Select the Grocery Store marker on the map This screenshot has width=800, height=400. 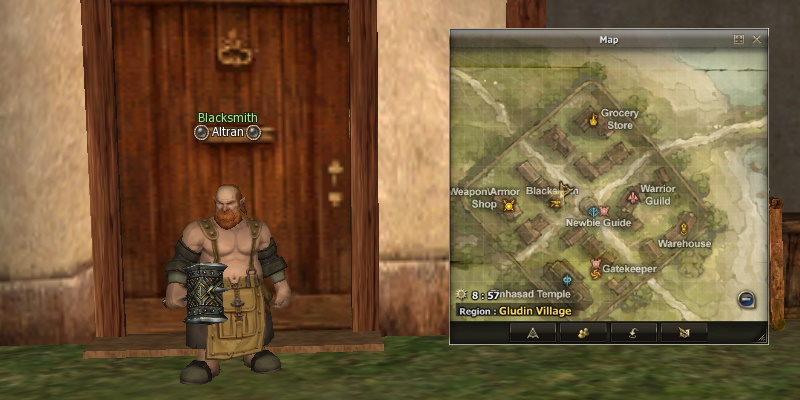[x=593, y=121]
